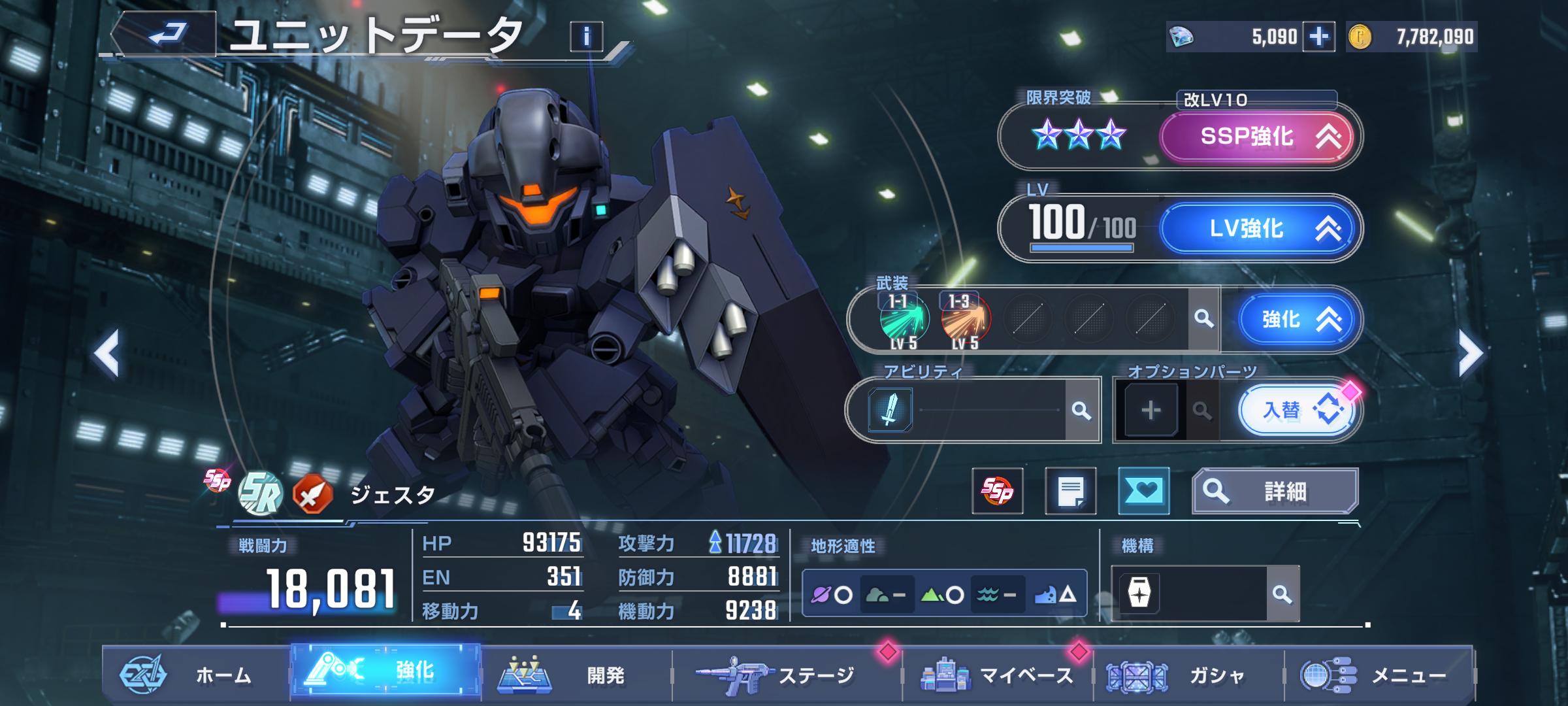Show the previous unit with left arrow
Screen dimensions: 1568x706
[106, 353]
